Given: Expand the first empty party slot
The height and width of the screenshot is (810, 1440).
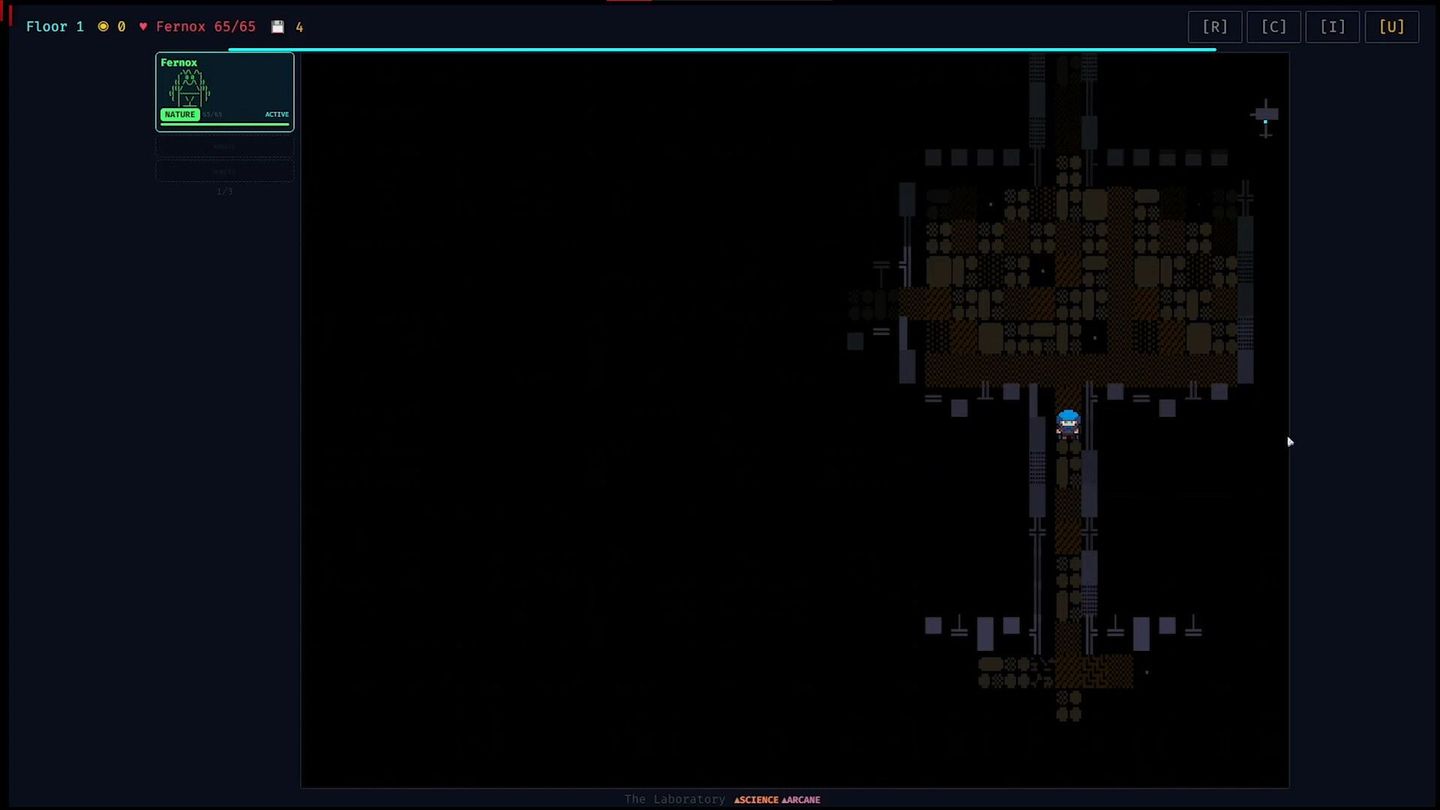Looking at the screenshot, I should pyautogui.click(x=224, y=146).
